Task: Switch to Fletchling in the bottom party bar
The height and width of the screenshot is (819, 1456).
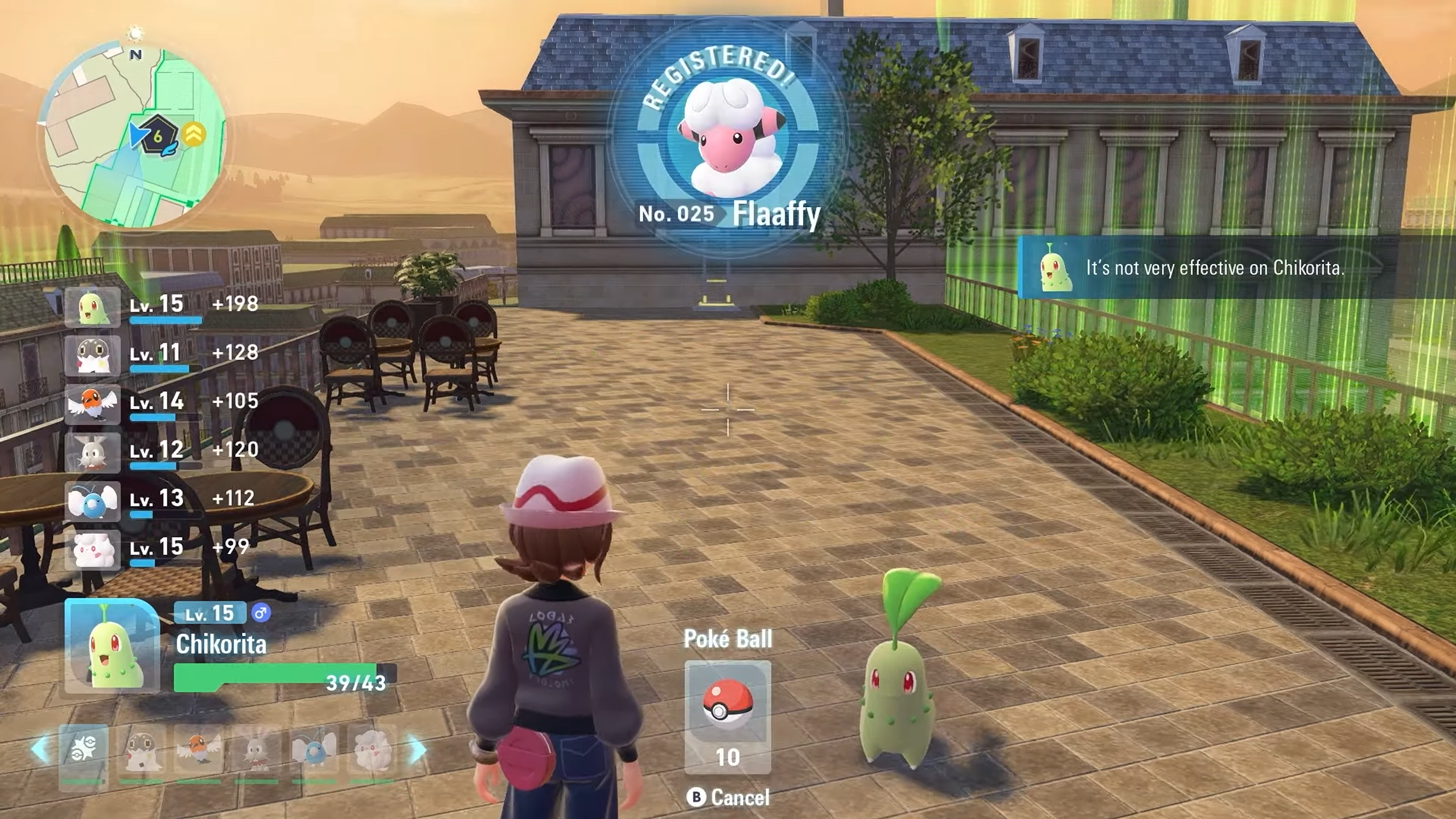Action: tap(199, 750)
